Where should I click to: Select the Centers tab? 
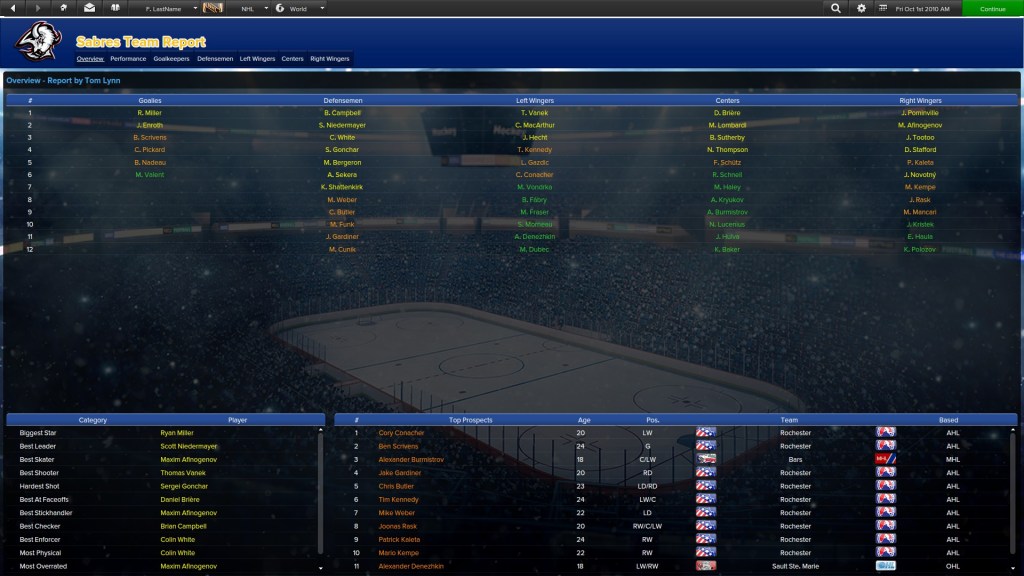click(292, 59)
